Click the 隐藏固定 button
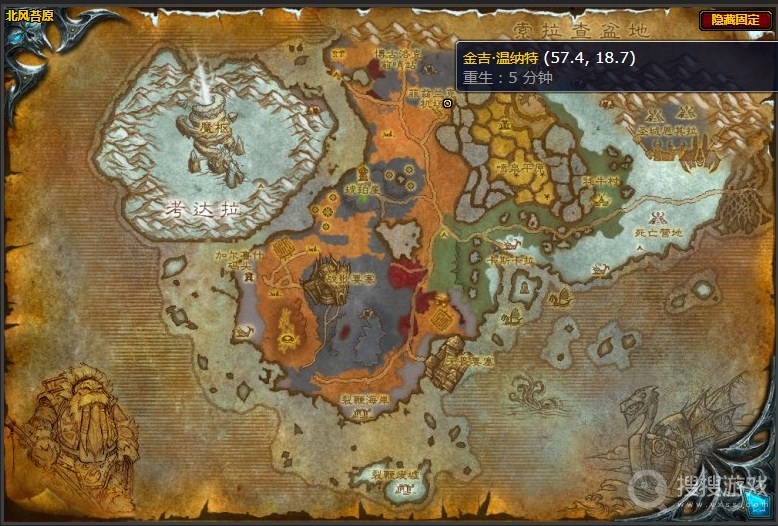This screenshot has width=778, height=526. pos(735,19)
